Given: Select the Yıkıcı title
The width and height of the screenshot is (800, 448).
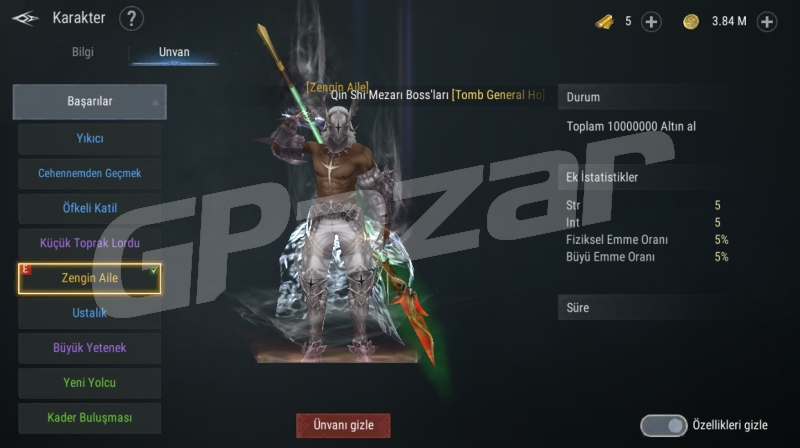Looking at the screenshot, I should click(90, 138).
